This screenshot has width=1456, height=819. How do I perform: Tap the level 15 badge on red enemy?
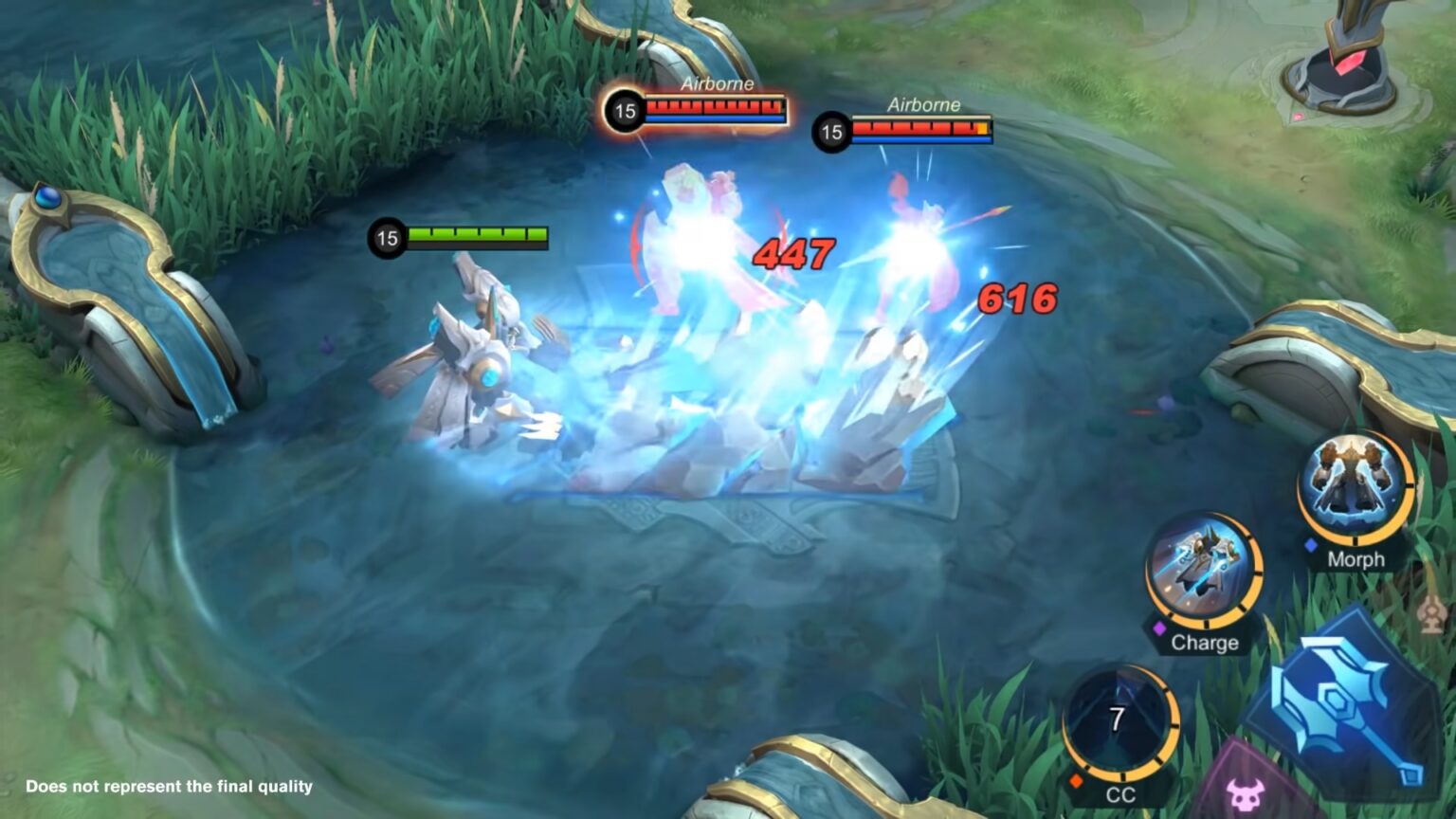pyautogui.click(x=625, y=111)
